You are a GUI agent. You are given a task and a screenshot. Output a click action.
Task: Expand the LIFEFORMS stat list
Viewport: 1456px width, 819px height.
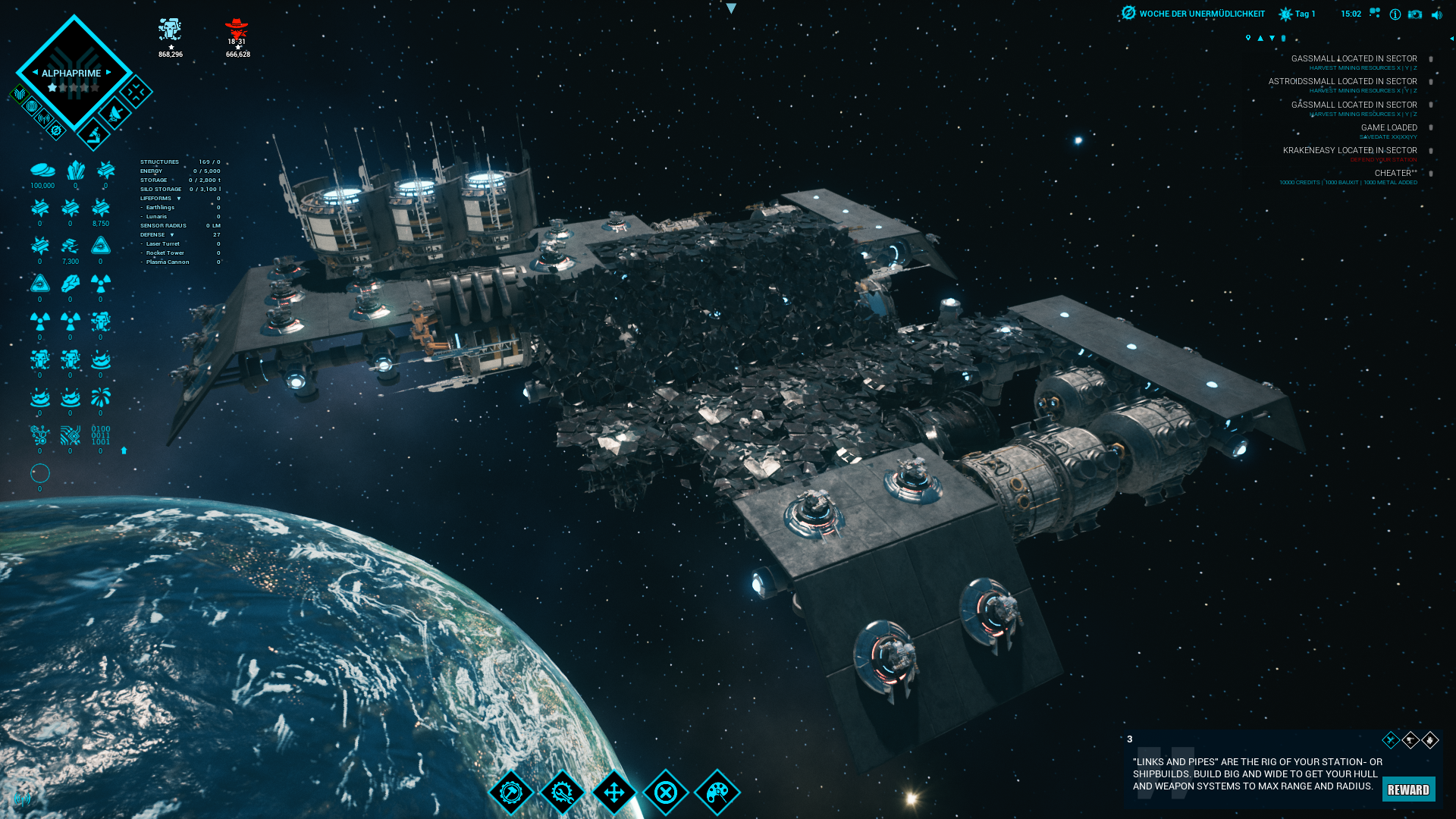pyautogui.click(x=179, y=199)
